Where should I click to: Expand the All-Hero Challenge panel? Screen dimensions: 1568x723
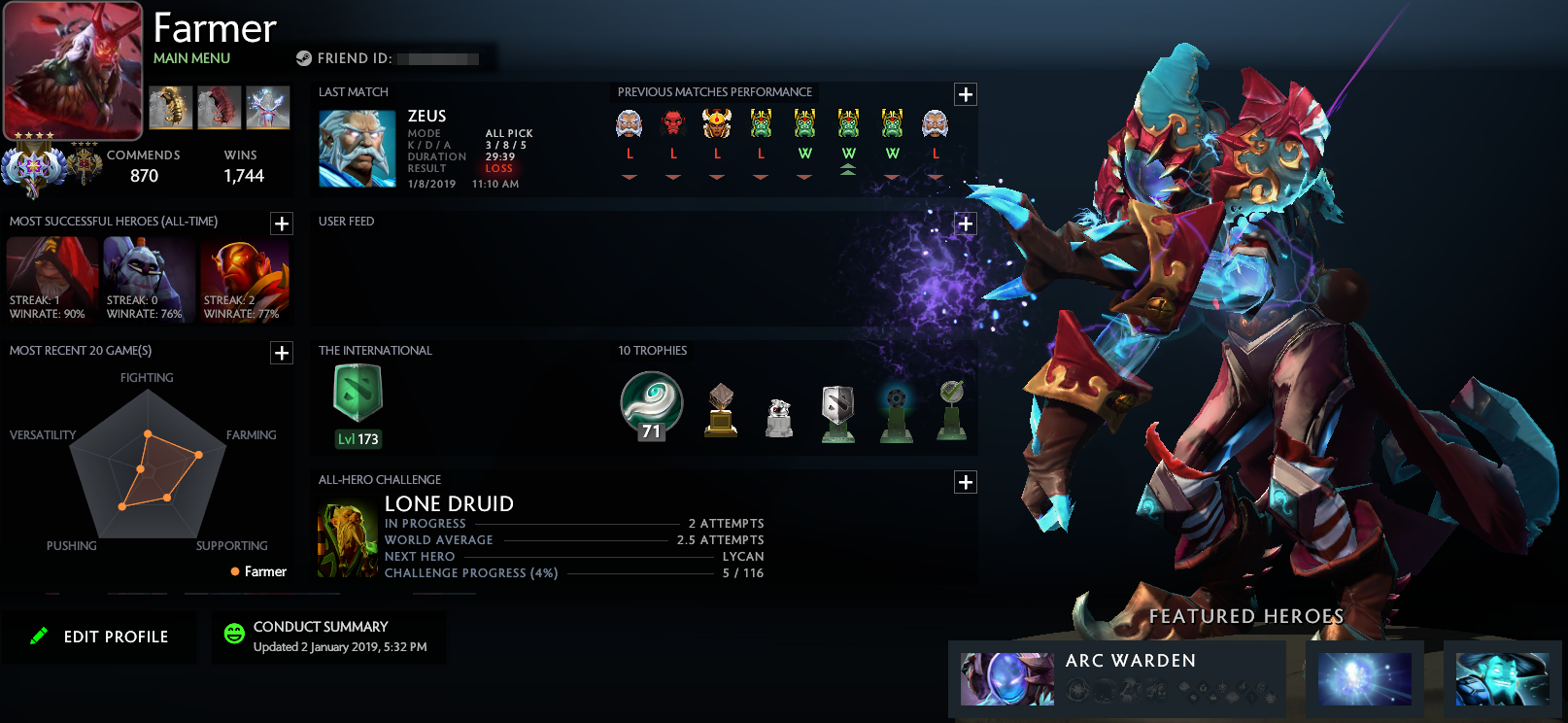tap(965, 482)
